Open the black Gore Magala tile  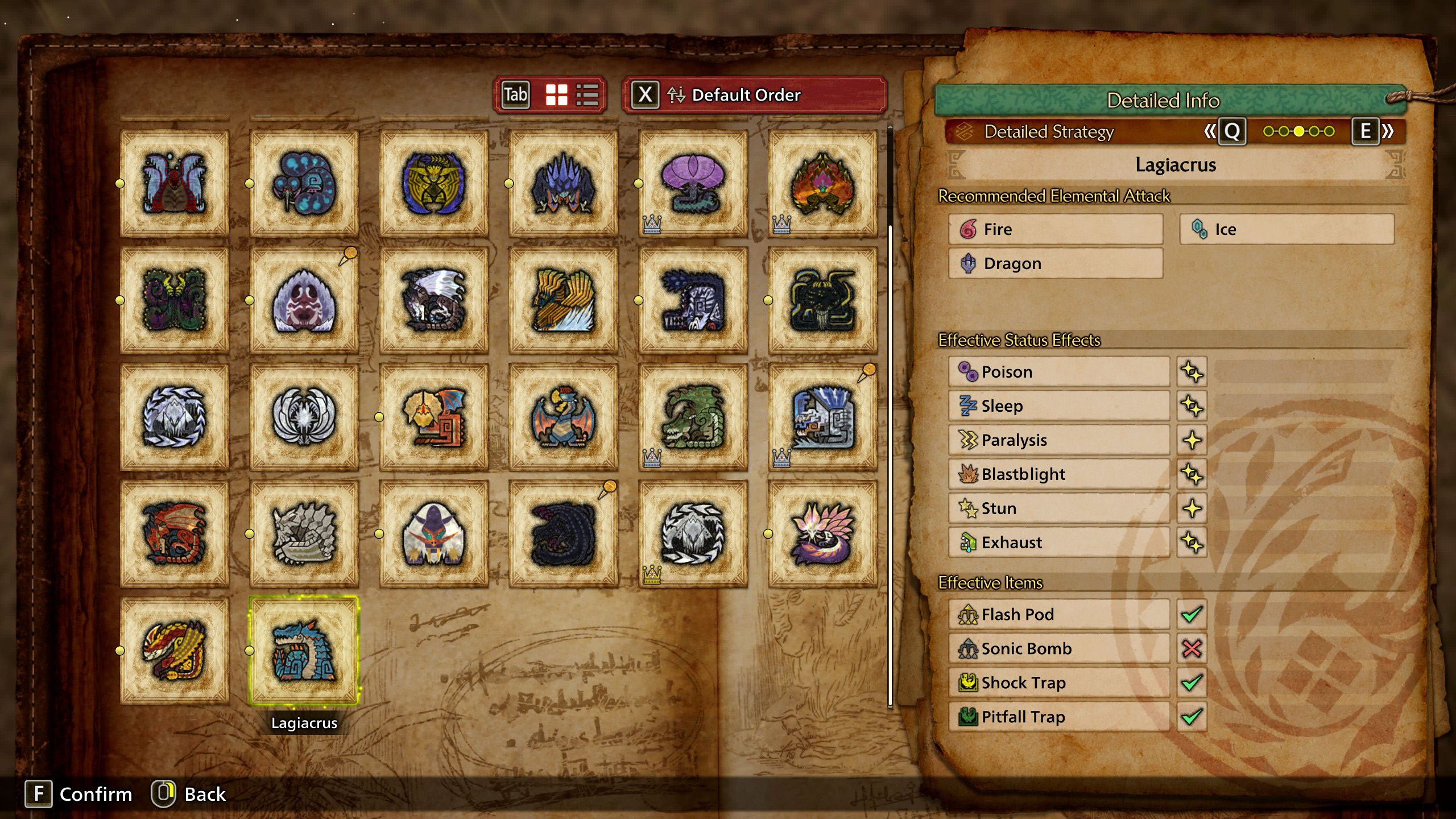click(x=563, y=534)
